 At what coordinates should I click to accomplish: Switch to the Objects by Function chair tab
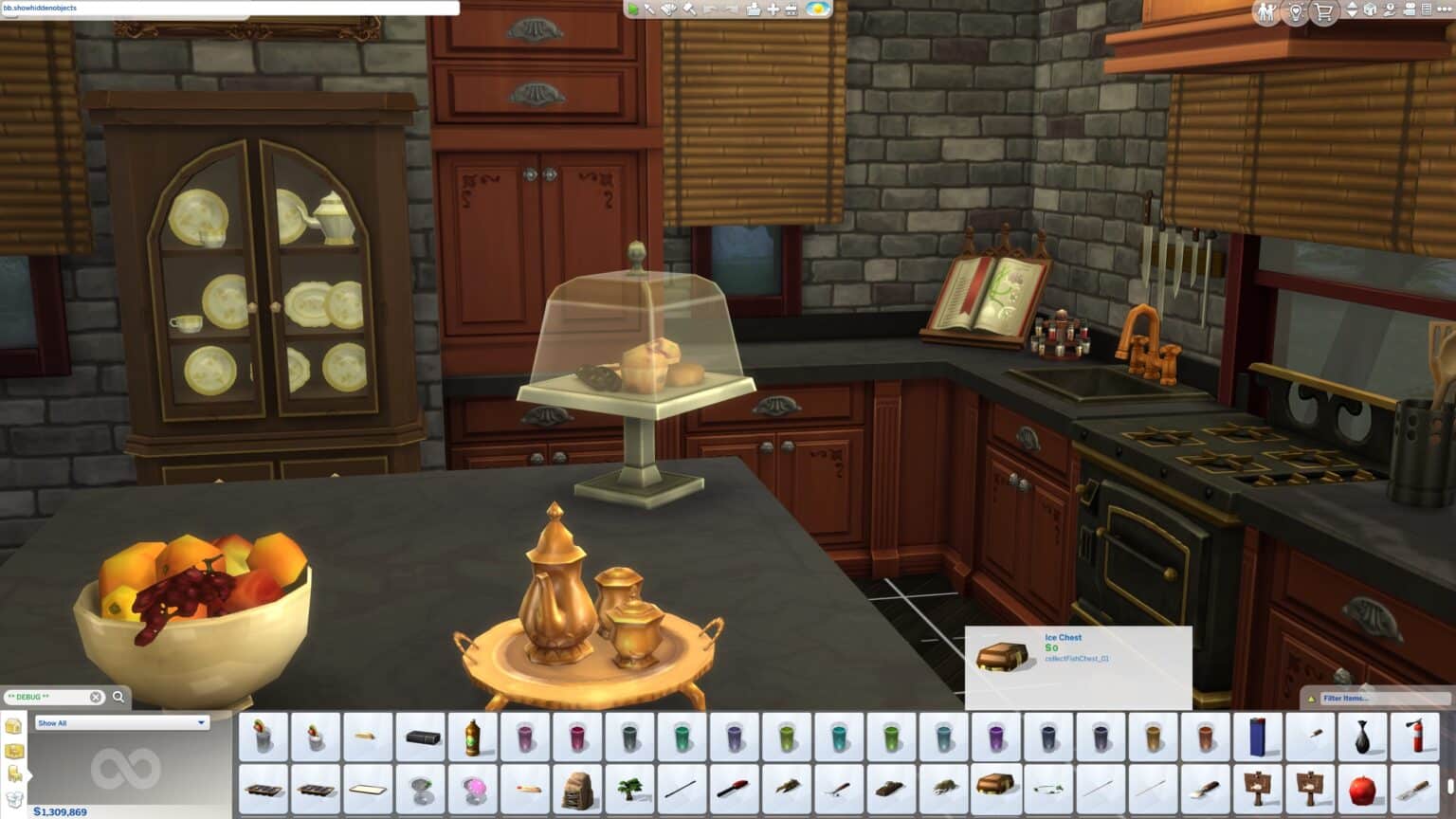click(x=16, y=774)
